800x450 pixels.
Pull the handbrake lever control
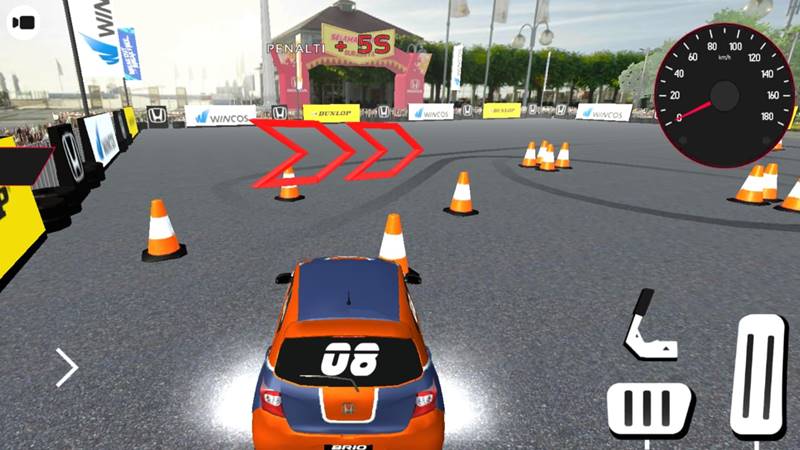(647, 326)
